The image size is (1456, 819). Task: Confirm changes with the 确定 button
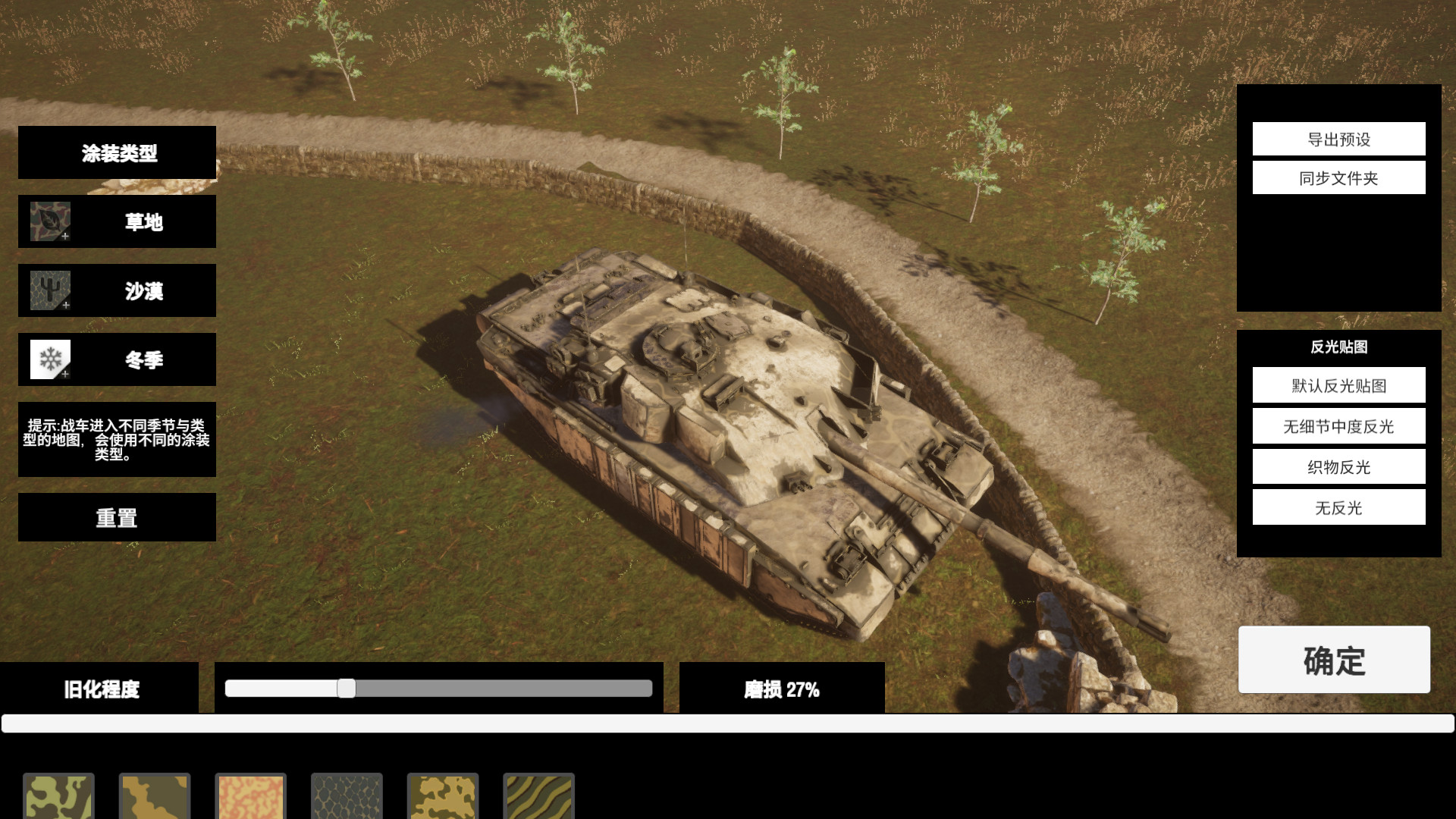tap(1334, 661)
